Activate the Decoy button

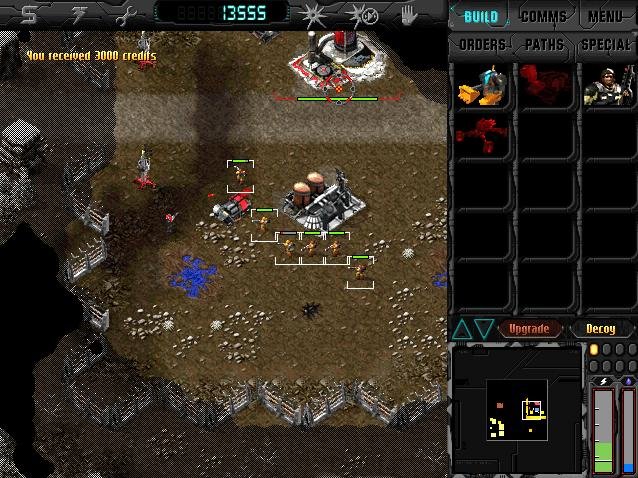tap(600, 328)
